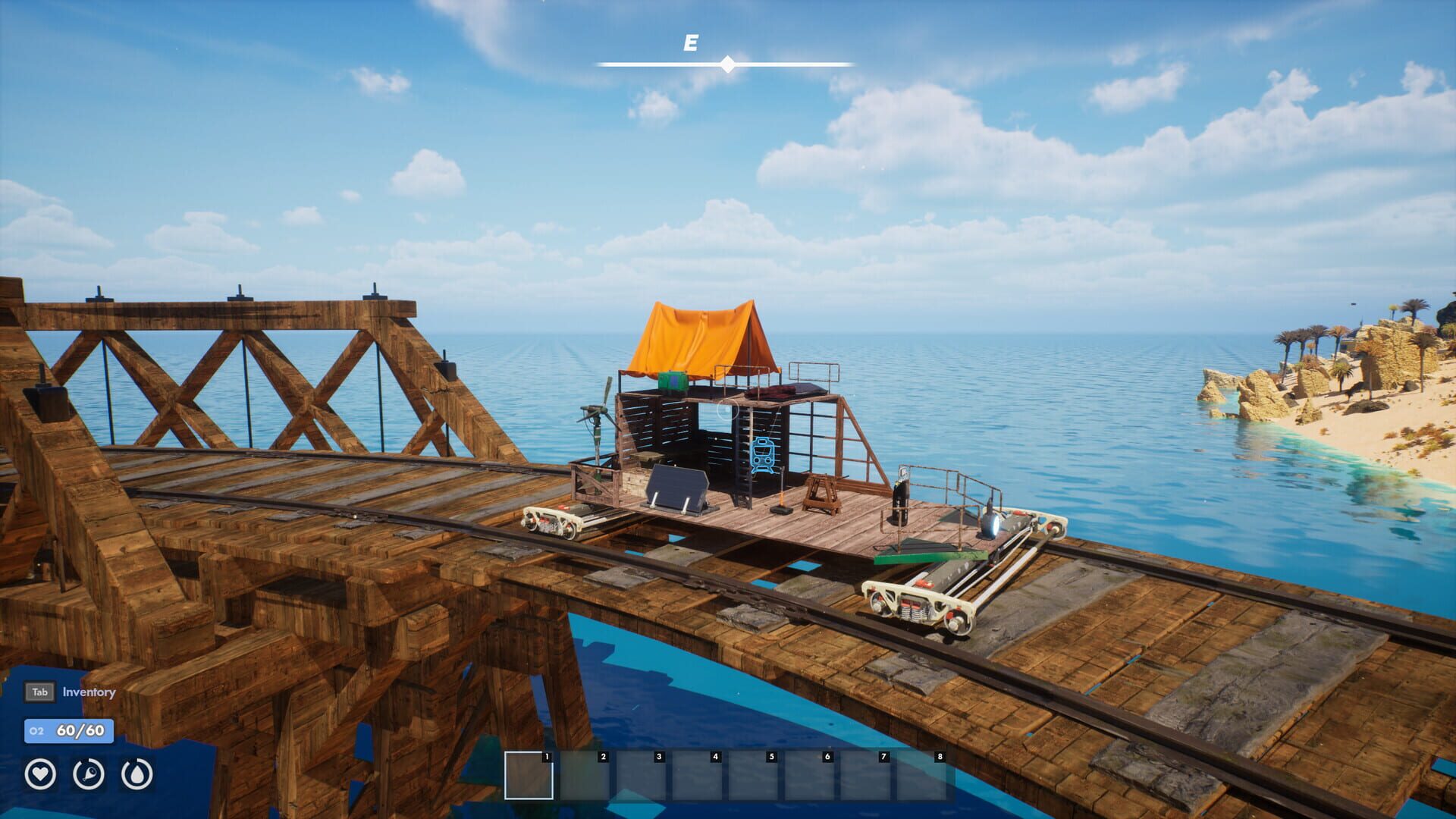The width and height of the screenshot is (1456, 819).
Task: Click the oxygen bar fill indicator
Action: tap(68, 732)
